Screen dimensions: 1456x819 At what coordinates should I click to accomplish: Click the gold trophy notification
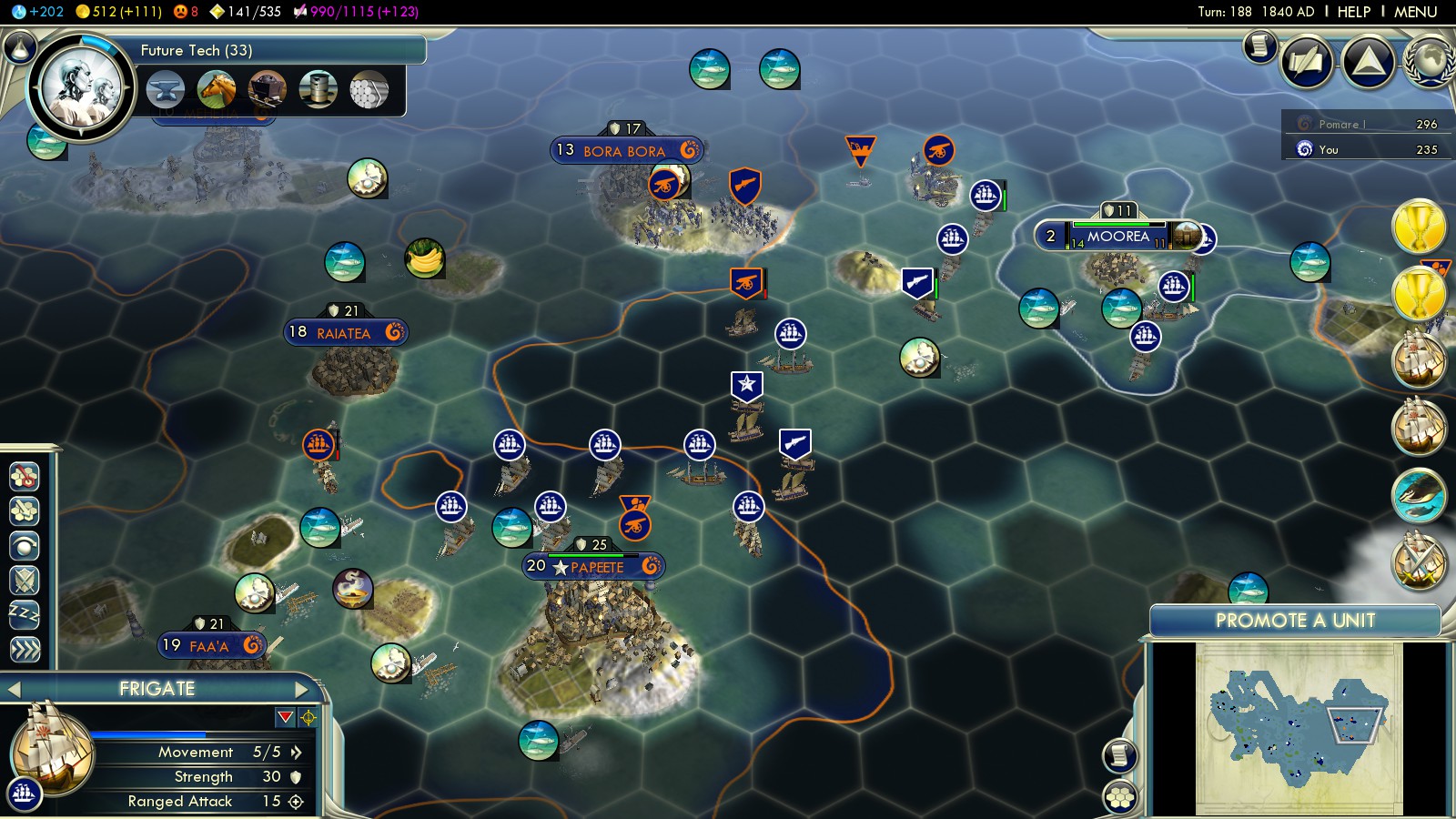click(x=1419, y=226)
